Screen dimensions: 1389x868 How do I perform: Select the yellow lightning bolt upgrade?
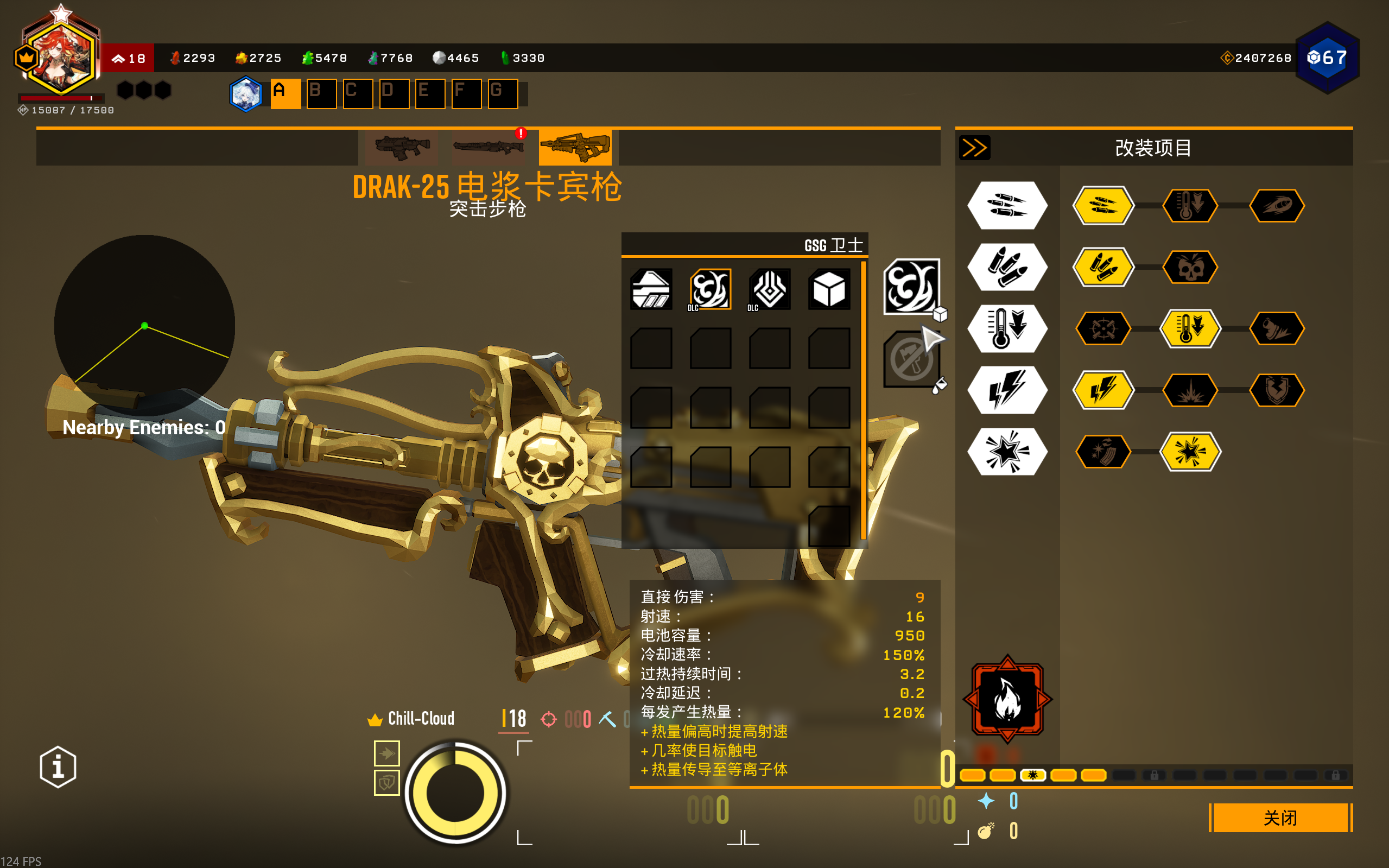coord(1103,390)
